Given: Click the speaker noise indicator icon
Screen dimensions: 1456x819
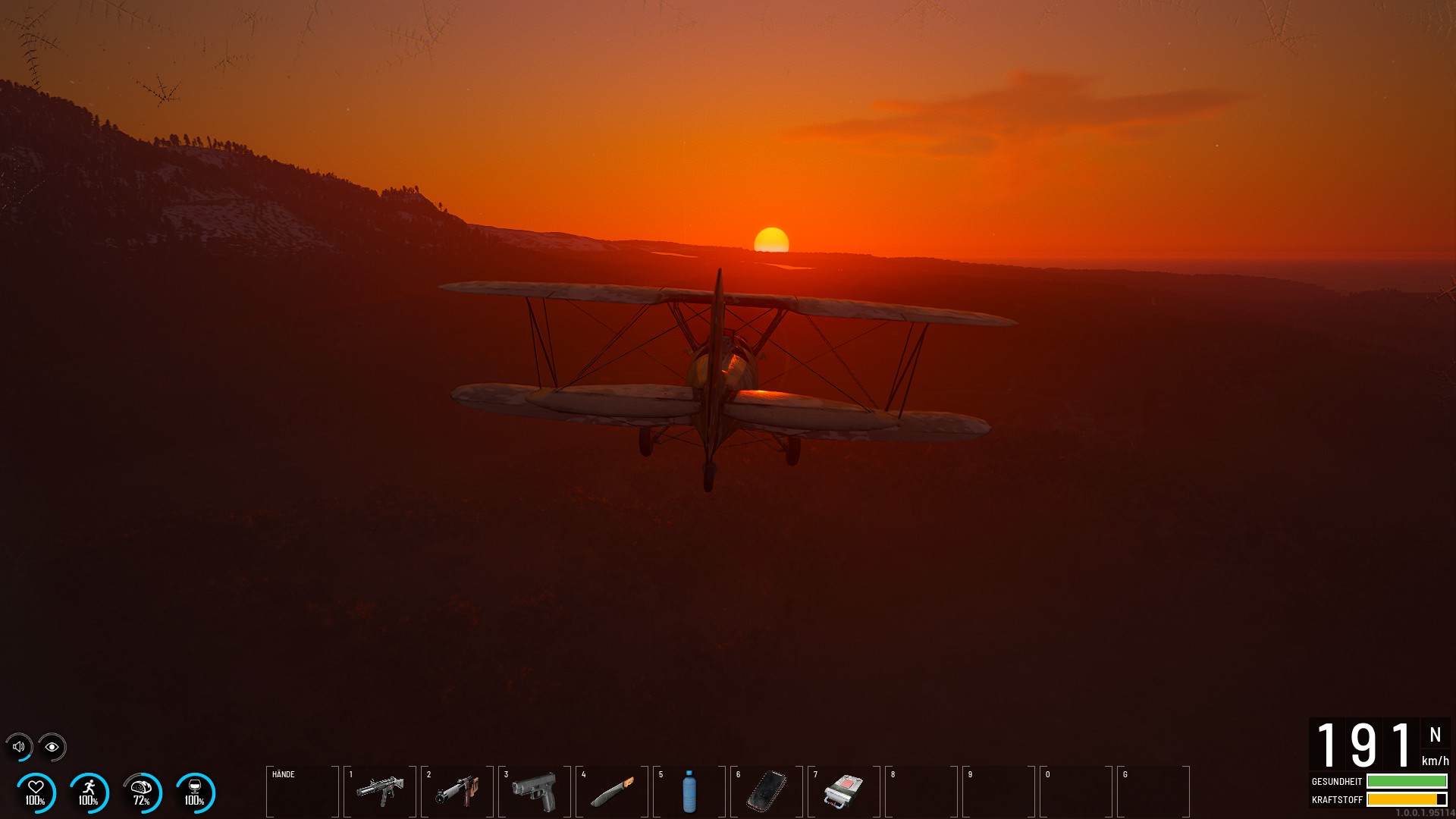Looking at the screenshot, I should (19, 747).
